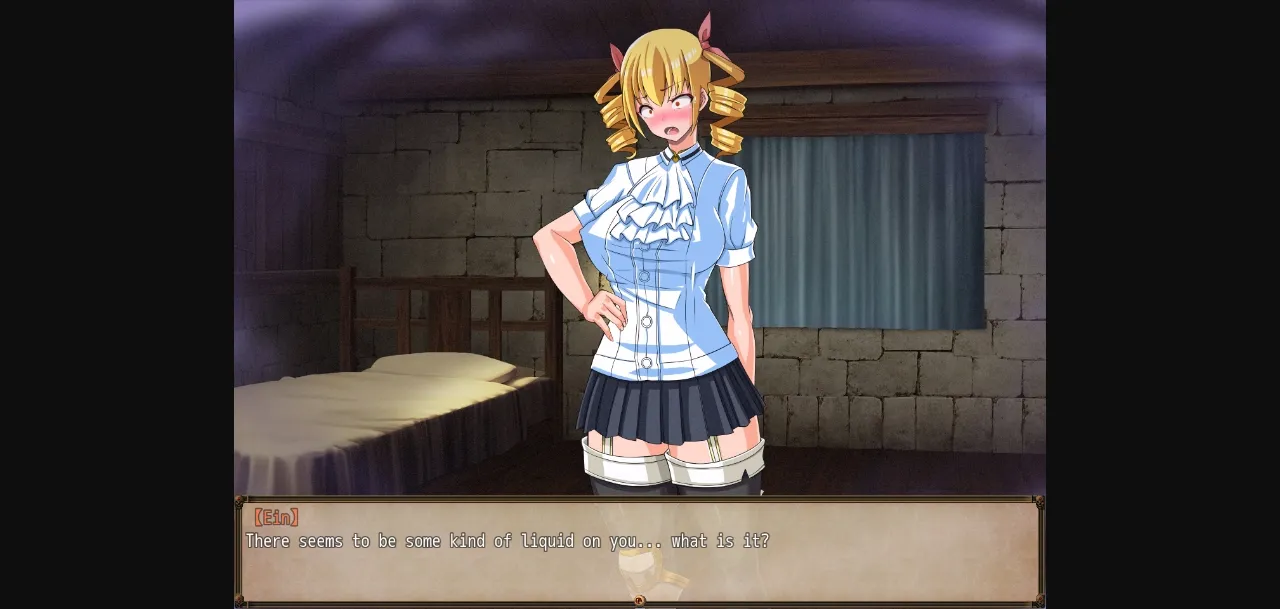
Task: Click the dialogue box to continue
Action: point(640,551)
